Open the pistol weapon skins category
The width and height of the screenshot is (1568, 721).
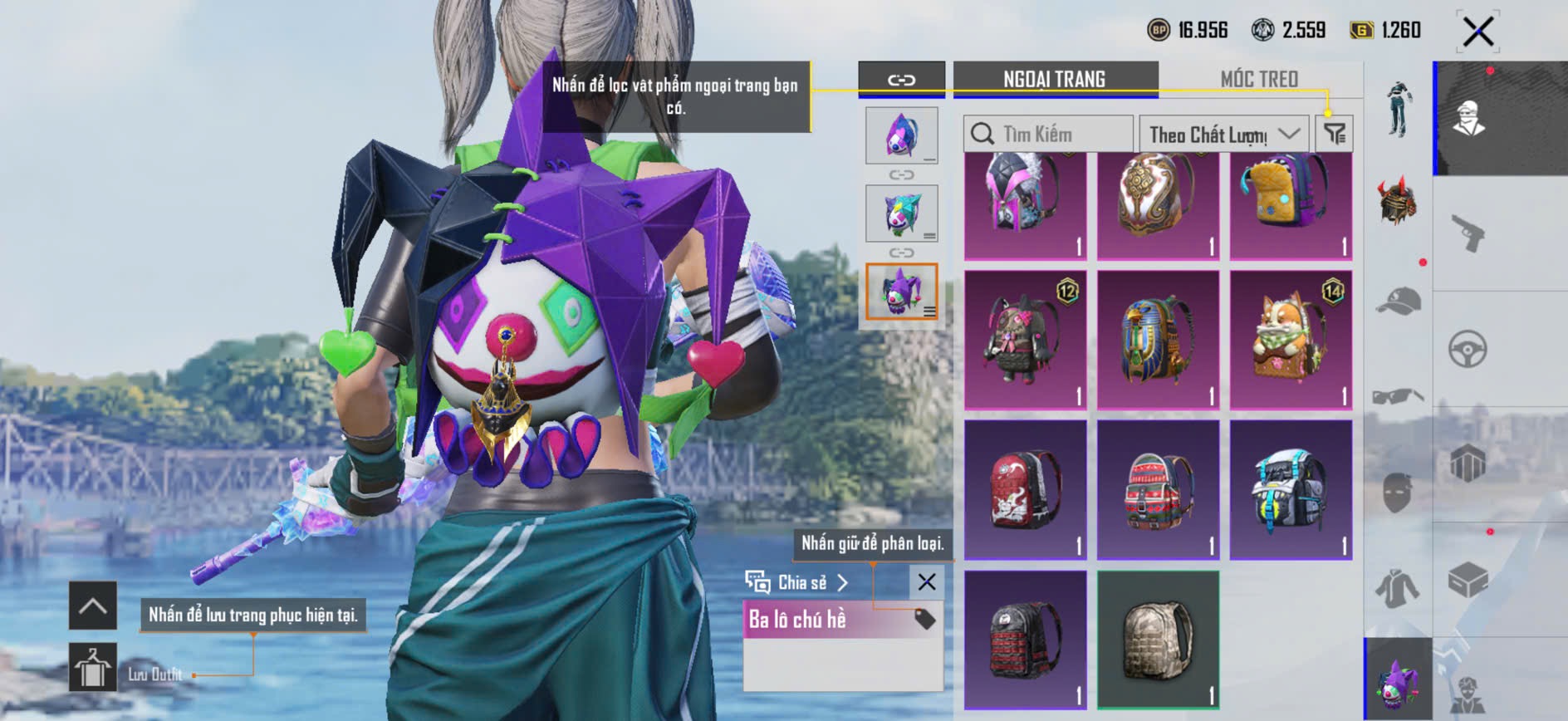coord(1468,233)
